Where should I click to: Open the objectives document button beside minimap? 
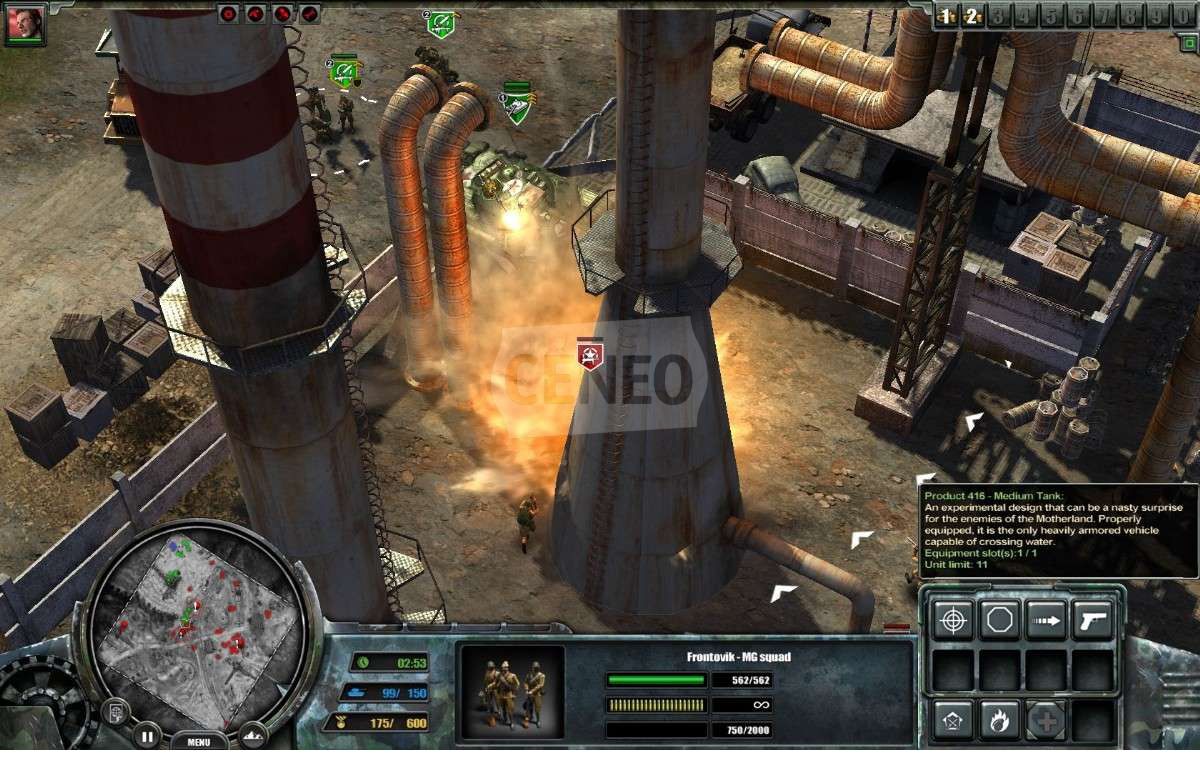pyautogui.click(x=116, y=713)
